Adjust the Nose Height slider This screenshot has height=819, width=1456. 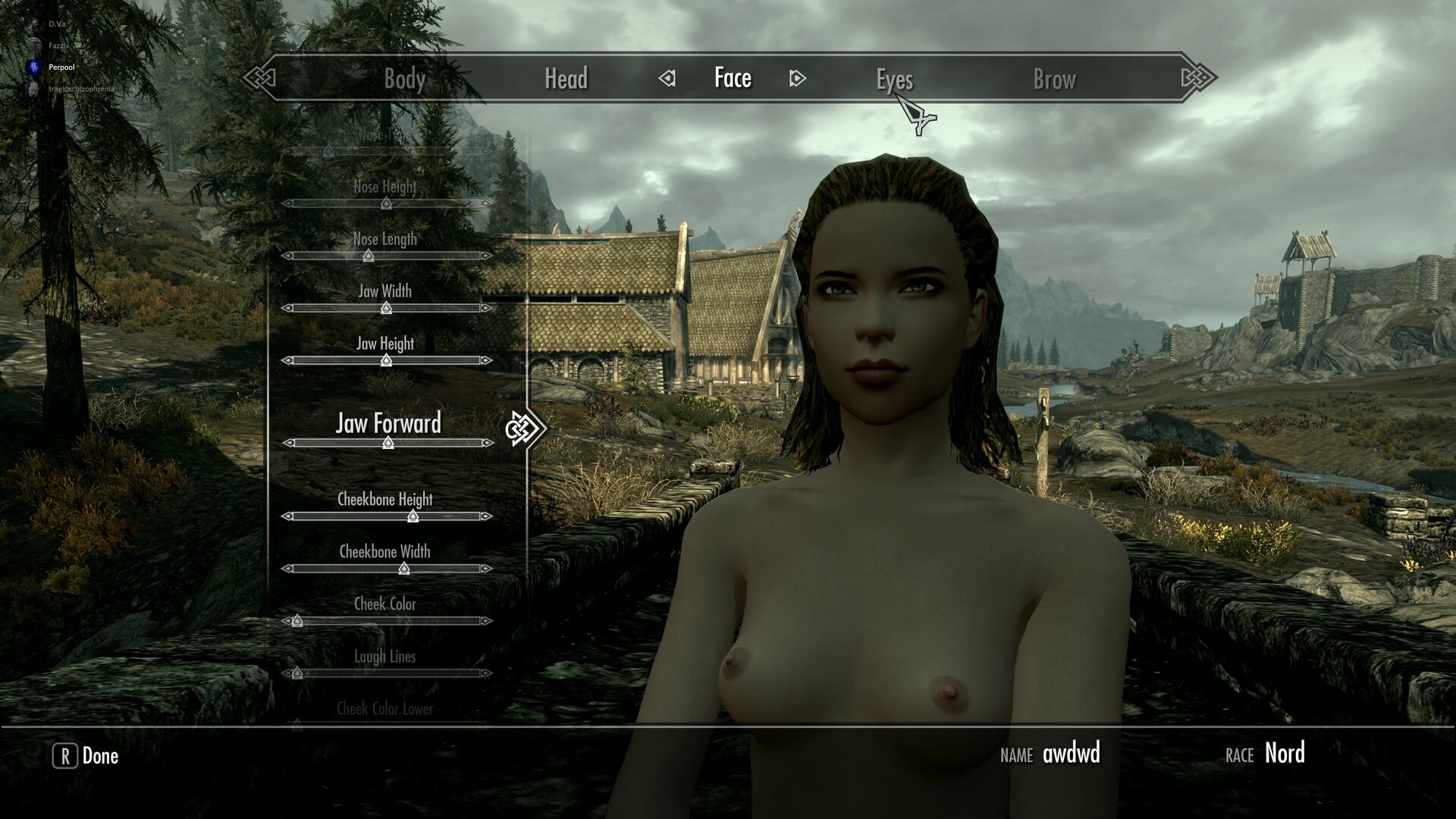pyautogui.click(x=386, y=203)
